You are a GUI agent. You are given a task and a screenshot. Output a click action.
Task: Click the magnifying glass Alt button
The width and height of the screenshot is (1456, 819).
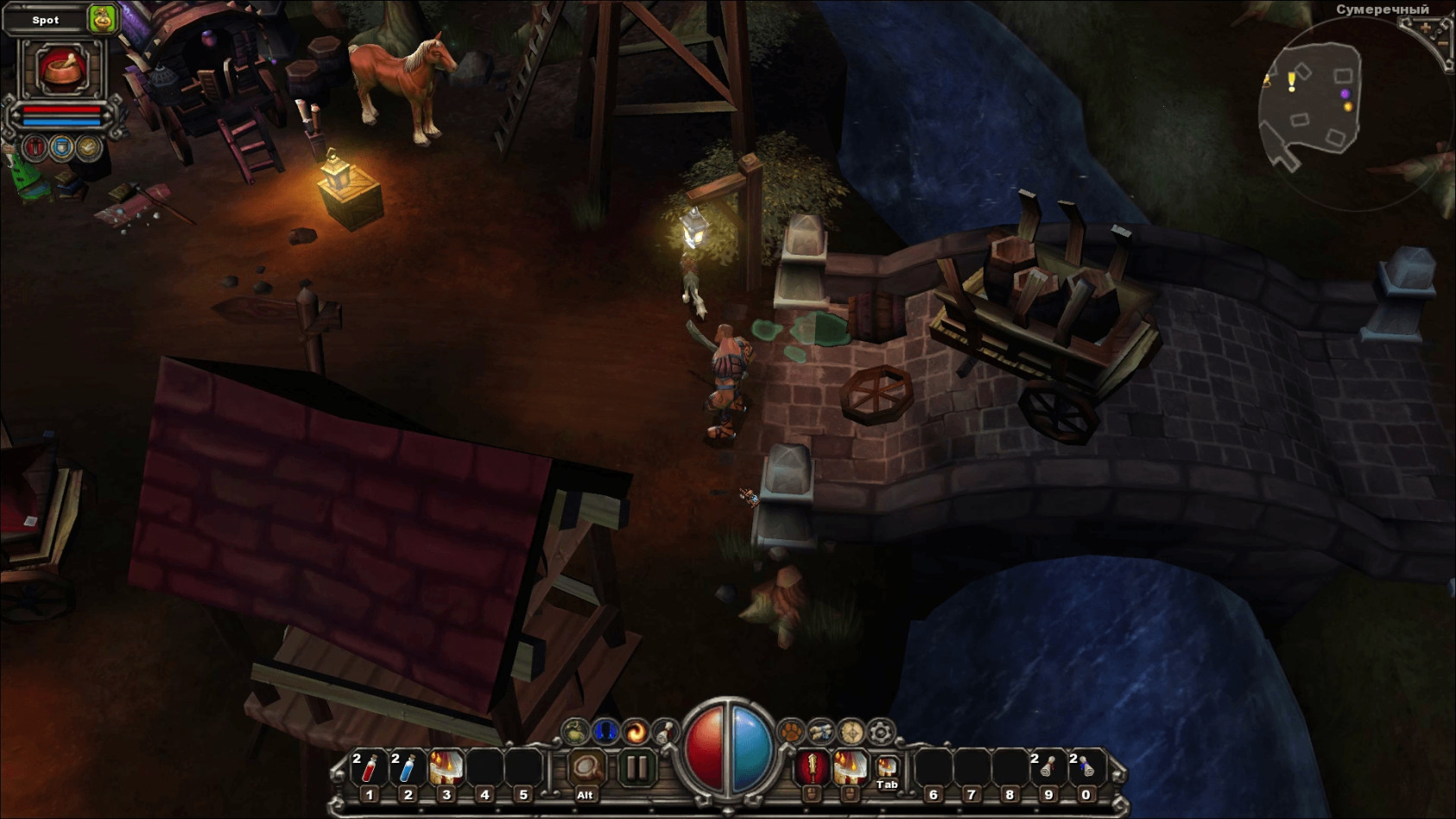point(586,768)
